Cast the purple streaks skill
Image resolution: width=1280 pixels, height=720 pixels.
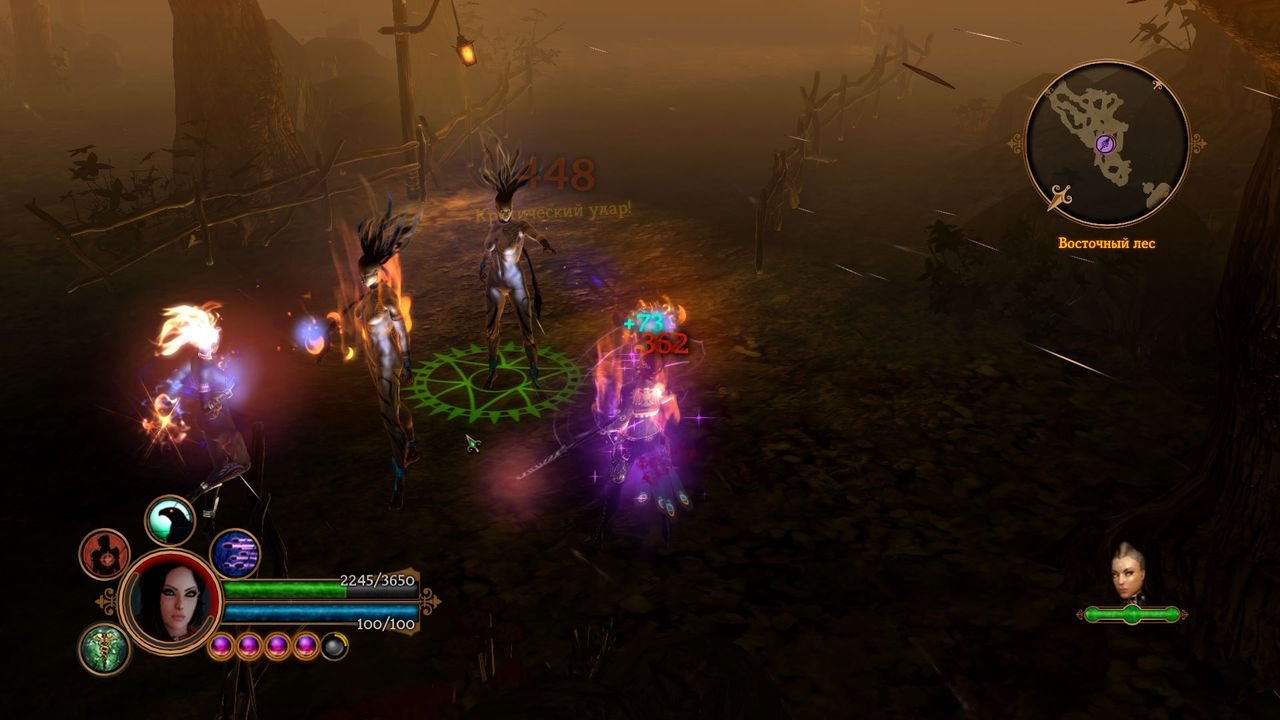pos(235,554)
